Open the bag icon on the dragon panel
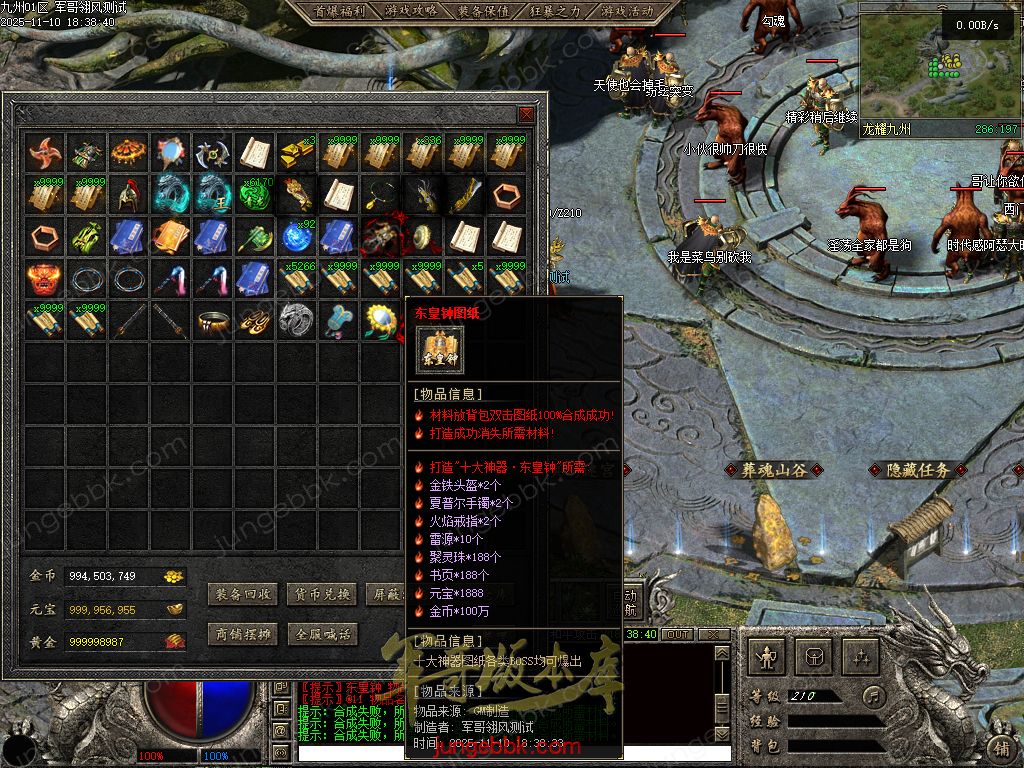Viewport: 1024px width, 768px height. click(814, 657)
